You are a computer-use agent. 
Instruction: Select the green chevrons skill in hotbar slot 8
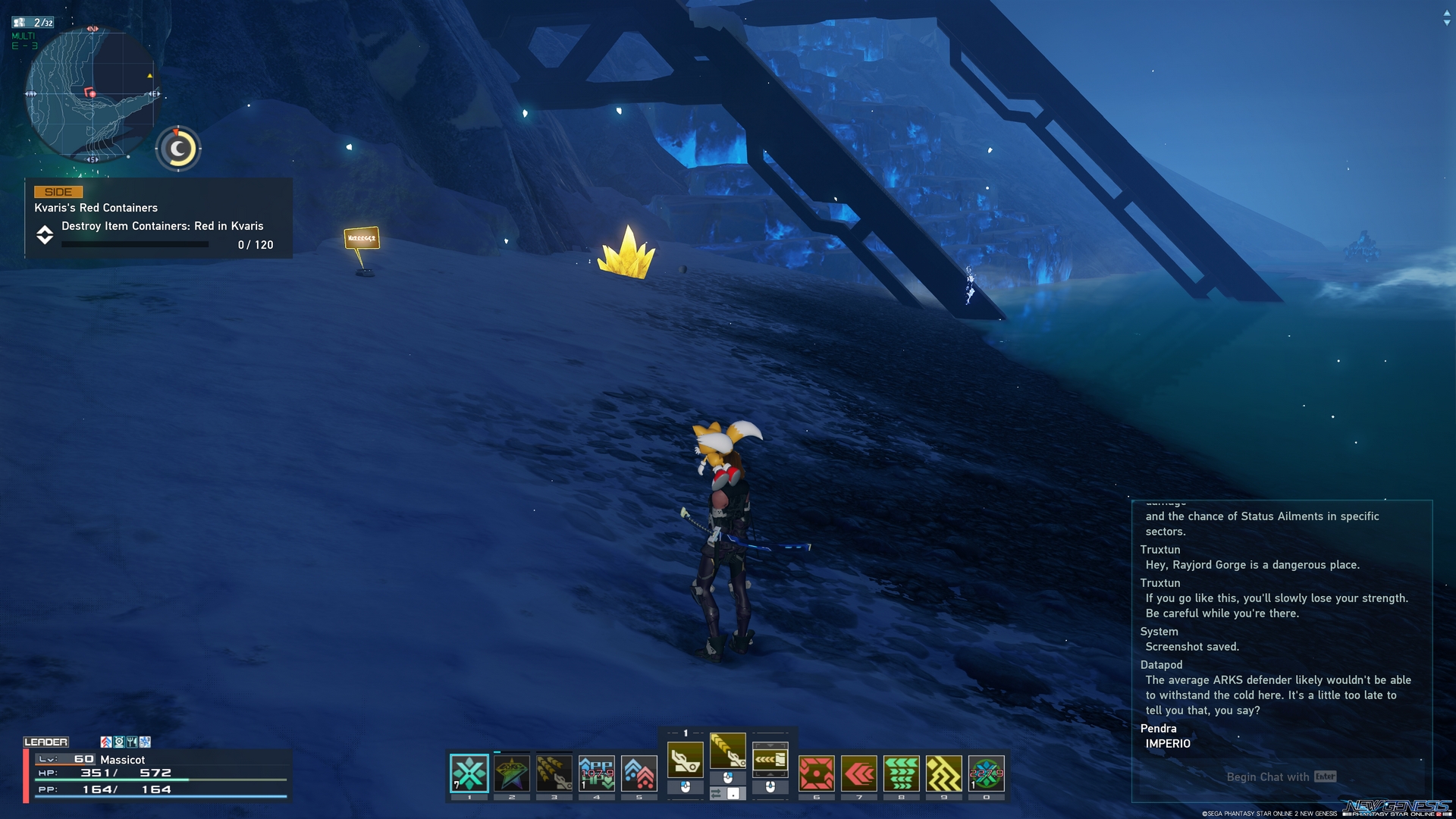pos(901,773)
